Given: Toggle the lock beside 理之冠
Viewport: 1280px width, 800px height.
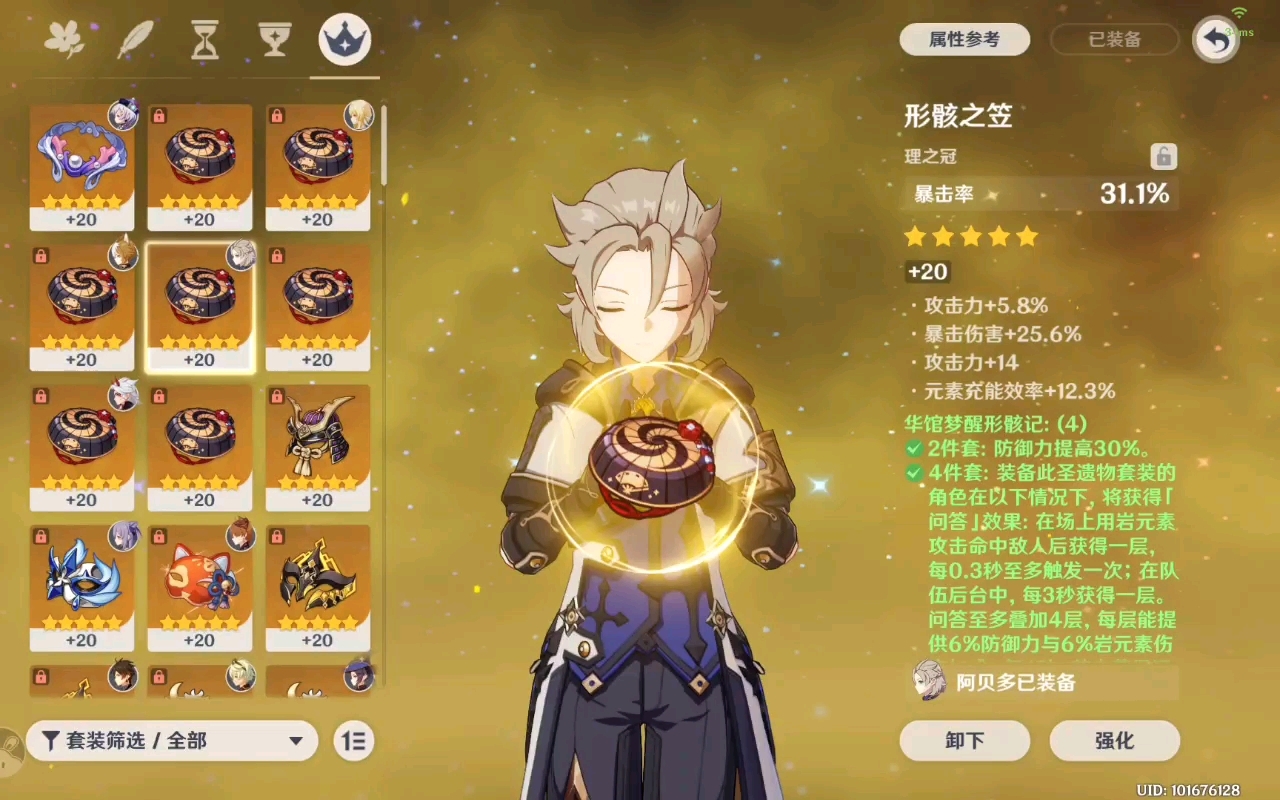Looking at the screenshot, I should (1163, 157).
